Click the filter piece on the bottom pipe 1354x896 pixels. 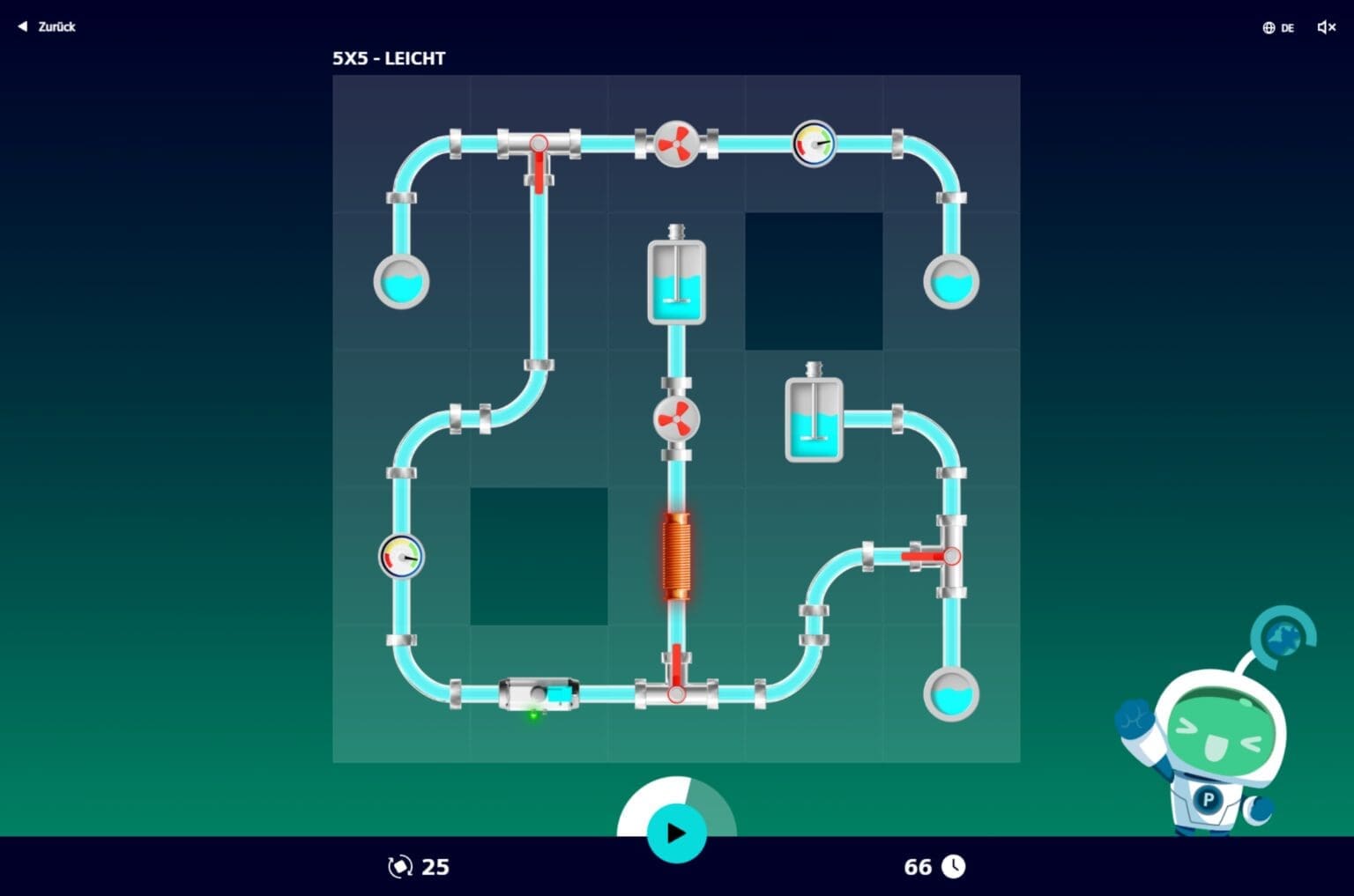[539, 692]
